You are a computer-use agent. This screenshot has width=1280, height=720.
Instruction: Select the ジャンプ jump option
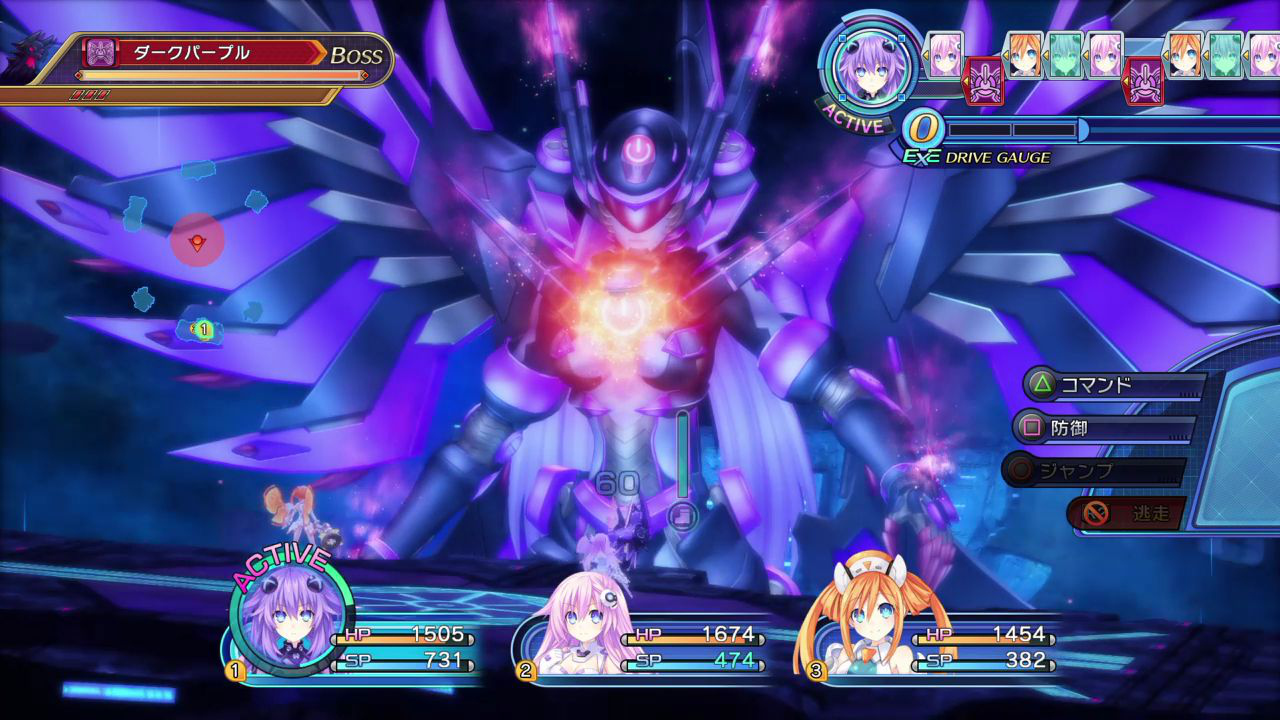click(x=1094, y=470)
